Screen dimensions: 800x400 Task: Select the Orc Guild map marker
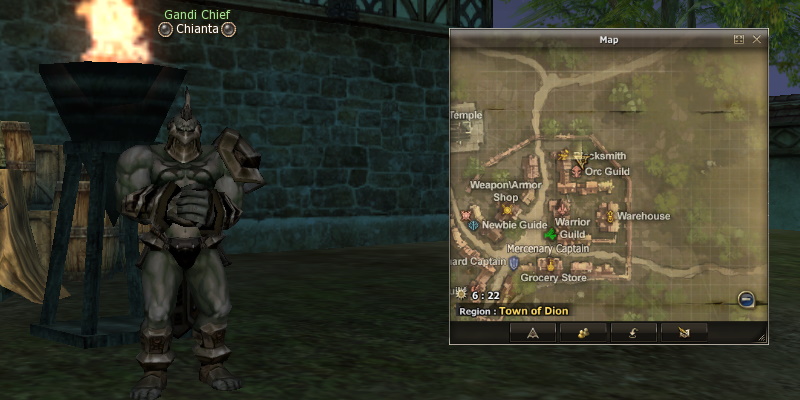(x=576, y=171)
